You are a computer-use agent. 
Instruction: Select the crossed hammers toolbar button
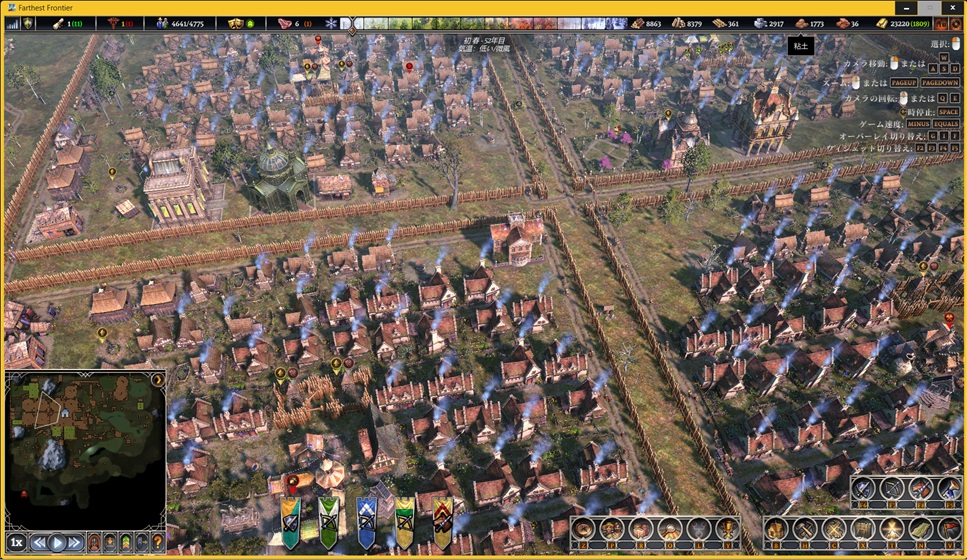[x=806, y=530]
